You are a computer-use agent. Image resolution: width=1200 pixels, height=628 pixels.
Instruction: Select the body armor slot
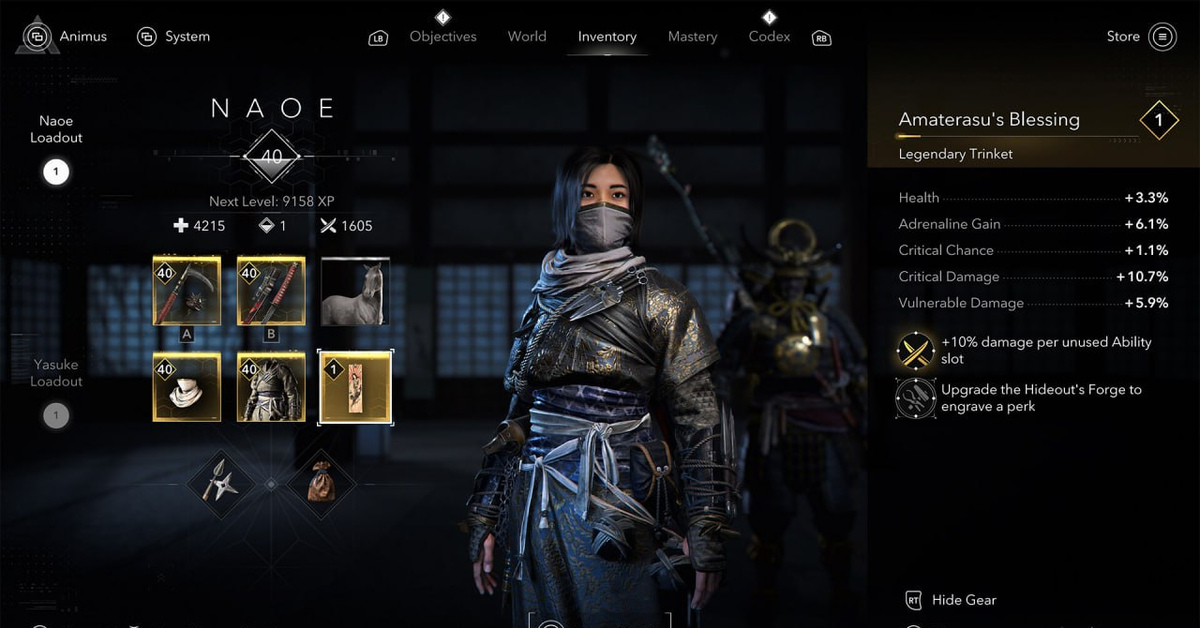pyautogui.click(x=271, y=386)
